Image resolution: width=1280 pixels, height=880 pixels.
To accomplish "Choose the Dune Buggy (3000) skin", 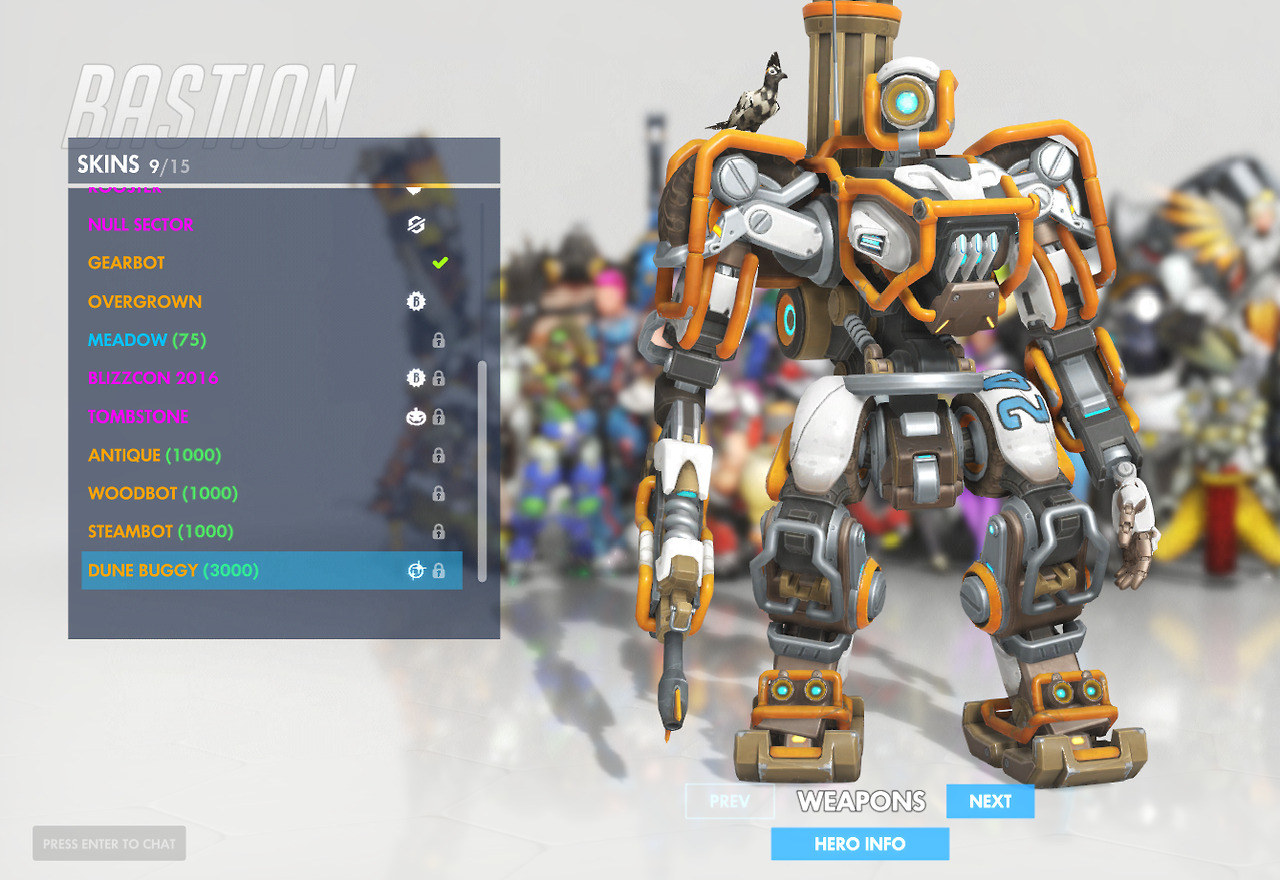I will click(173, 570).
